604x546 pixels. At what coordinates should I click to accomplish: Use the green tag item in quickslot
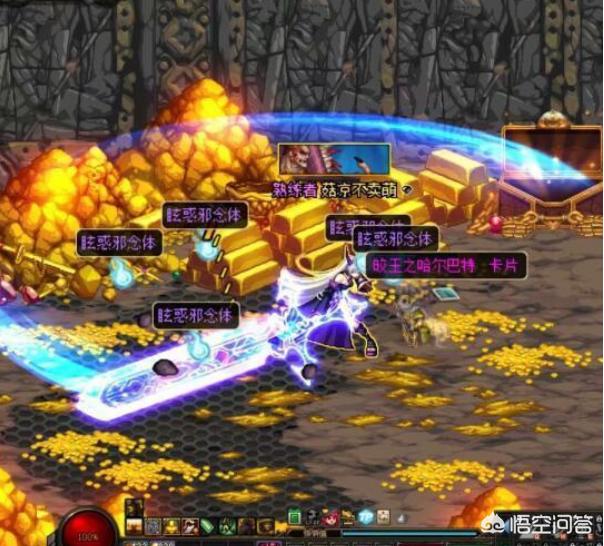pyautogui.click(x=208, y=526)
